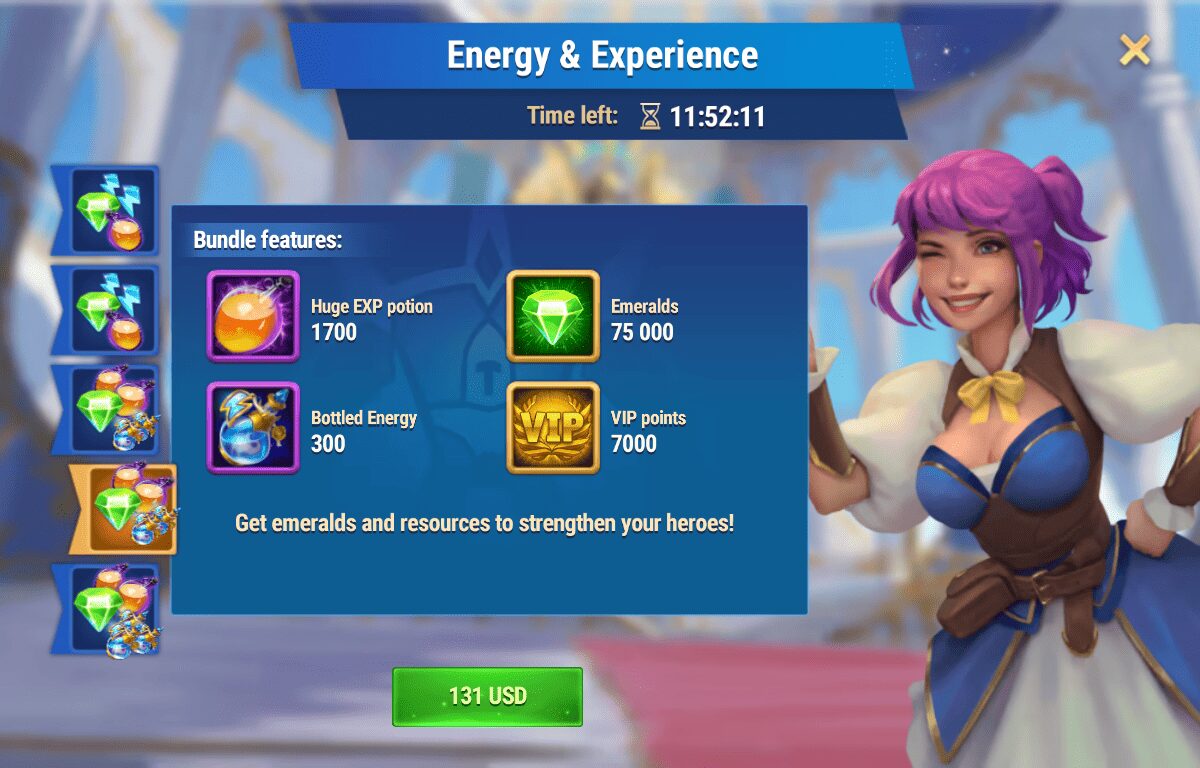Image resolution: width=1200 pixels, height=768 pixels.
Task: Select the highlighted orange bundle tab
Action: pos(127,509)
